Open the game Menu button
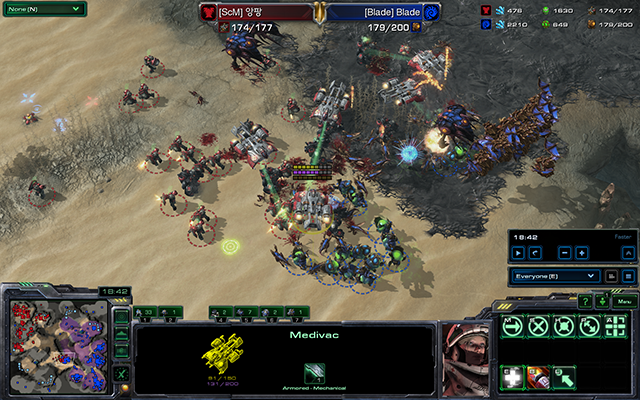Image resolution: width=640 pixels, height=400 pixels. tap(626, 301)
